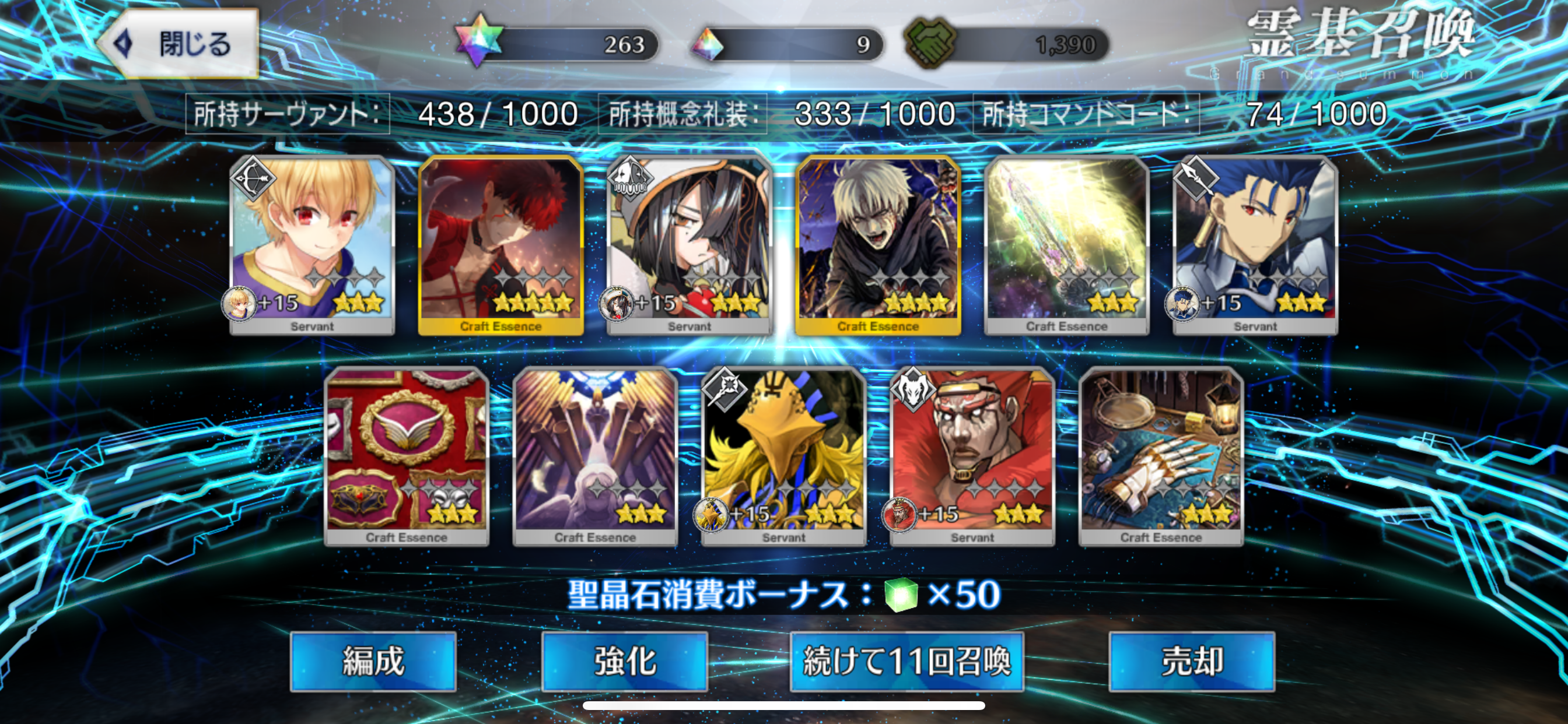1568x724 pixels.
Task: Open the 売却 sell menu
Action: (1191, 660)
